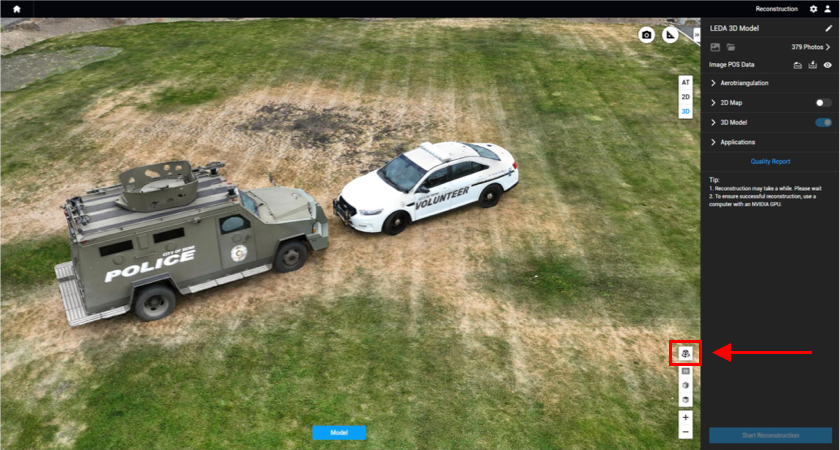Zoom out with the minus button
This screenshot has height=450, width=840.
tap(685, 432)
